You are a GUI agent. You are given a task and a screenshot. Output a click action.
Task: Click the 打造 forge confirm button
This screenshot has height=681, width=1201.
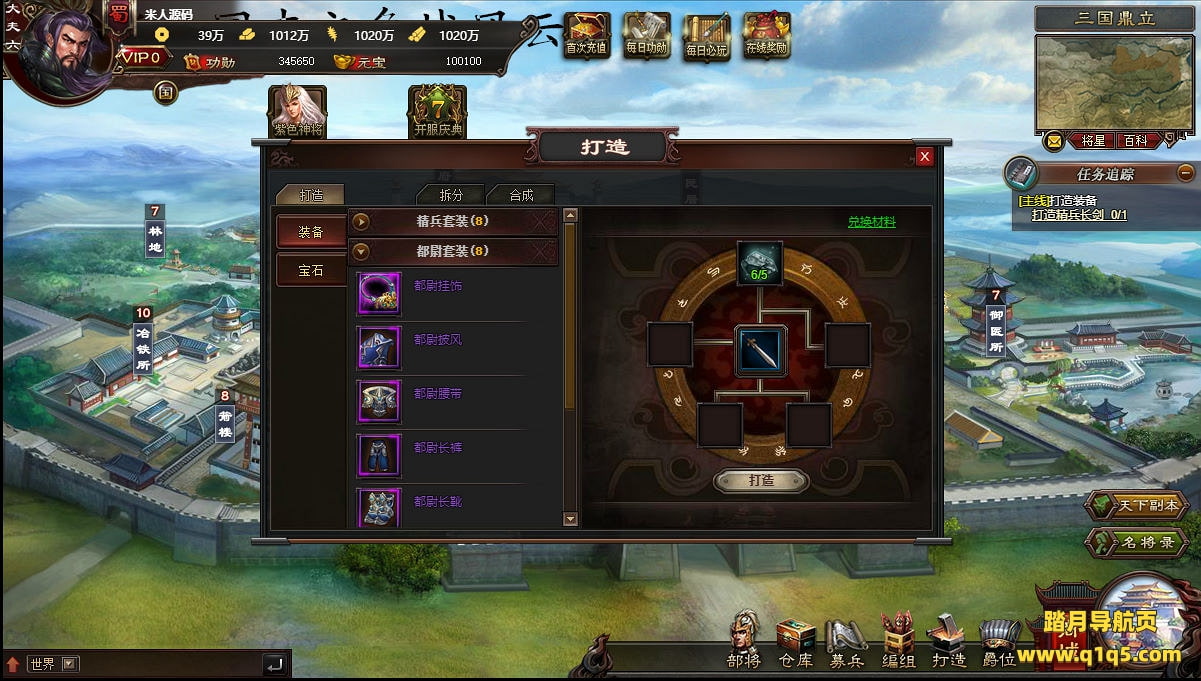click(x=761, y=481)
